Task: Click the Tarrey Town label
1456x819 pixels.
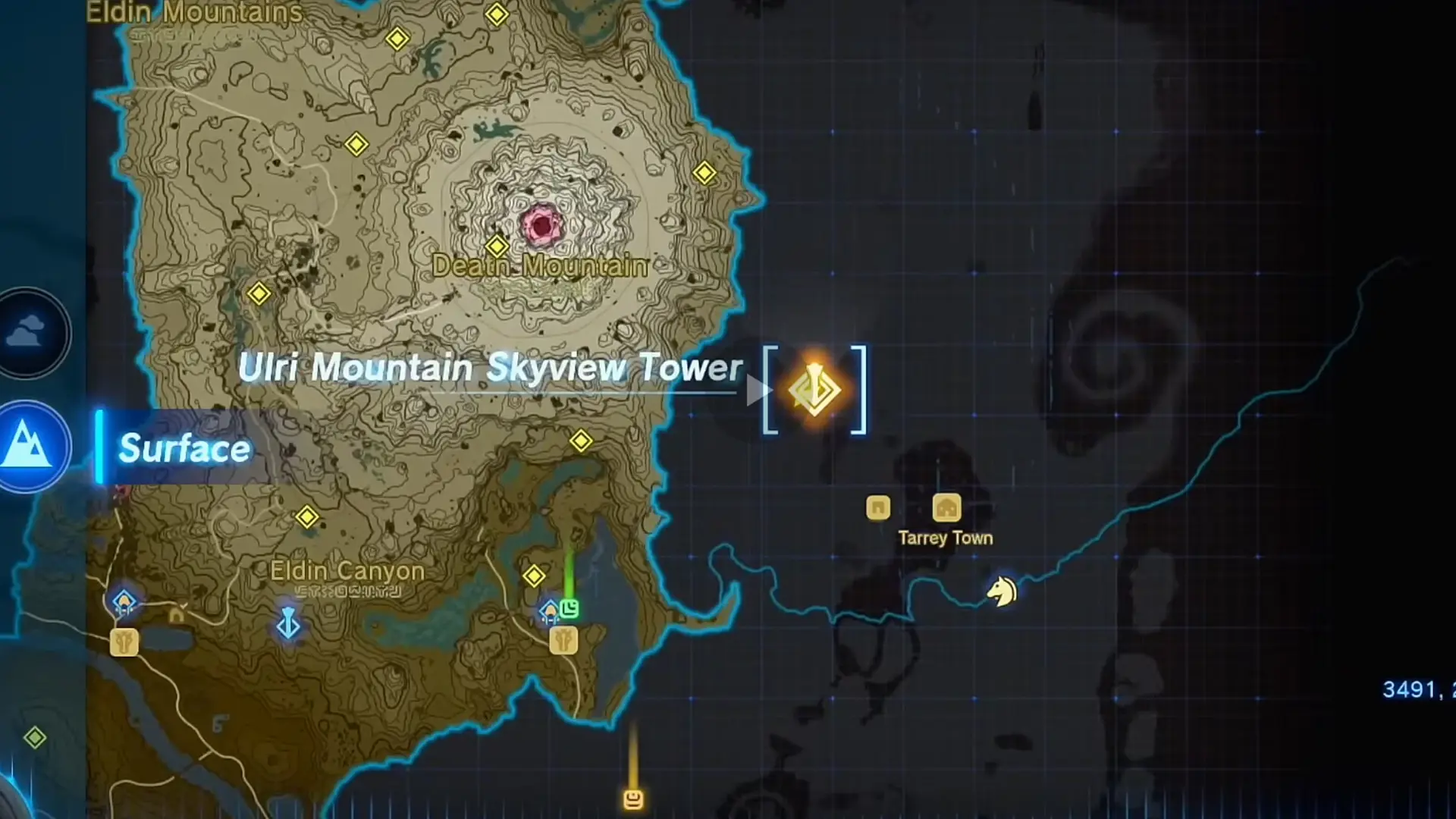Action: click(x=945, y=538)
